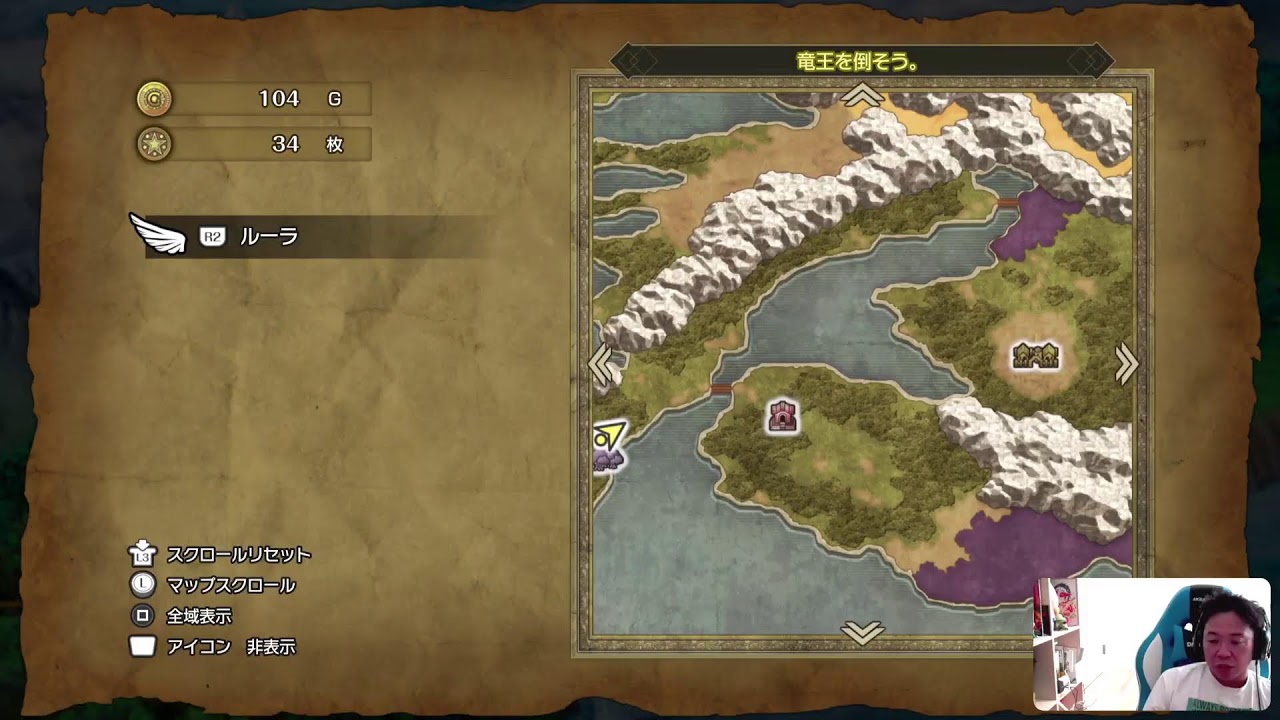Select the town marker in the clearing

1035,356
